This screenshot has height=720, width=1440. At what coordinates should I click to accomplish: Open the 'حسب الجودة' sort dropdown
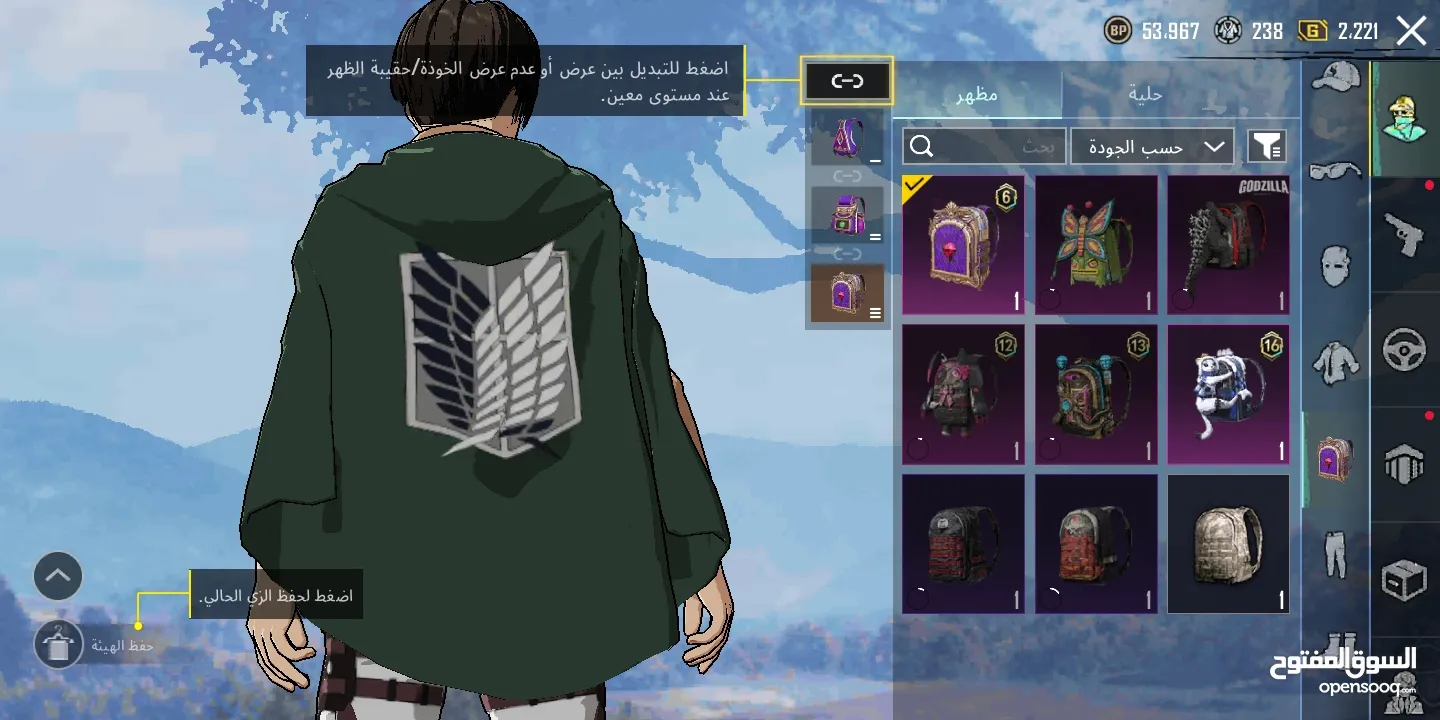[1150, 146]
